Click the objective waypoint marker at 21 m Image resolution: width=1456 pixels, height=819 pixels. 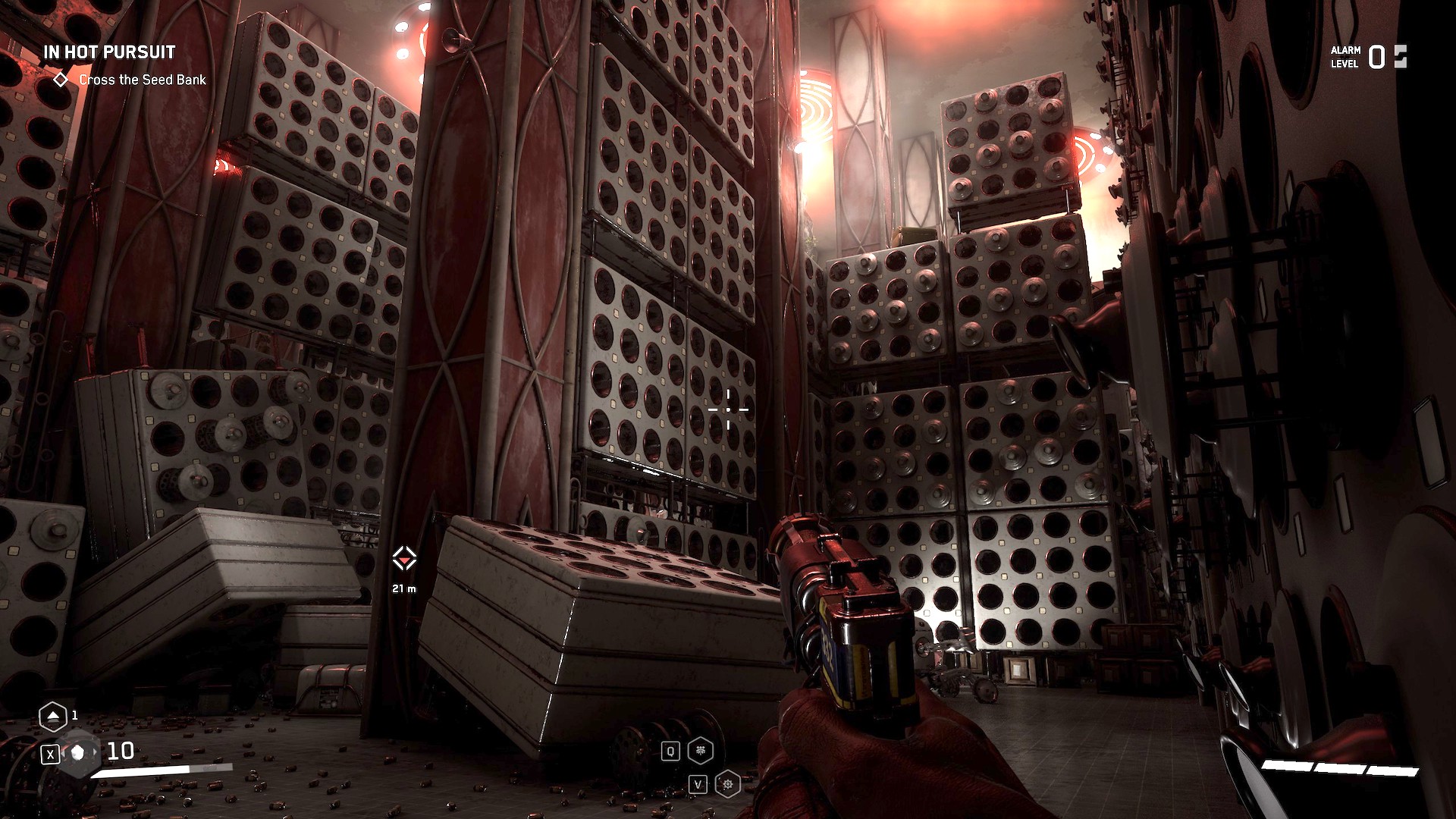click(x=404, y=559)
